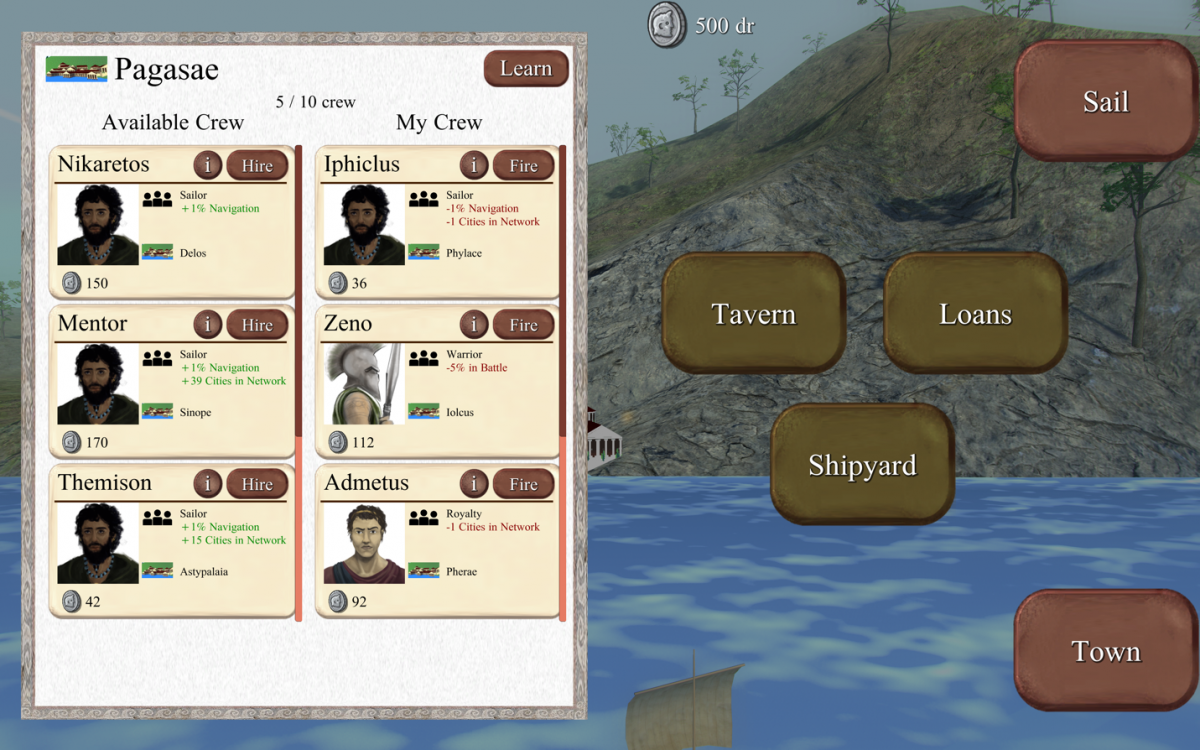1200x750 pixels.
Task: View info on Admetus
Action: point(474,484)
